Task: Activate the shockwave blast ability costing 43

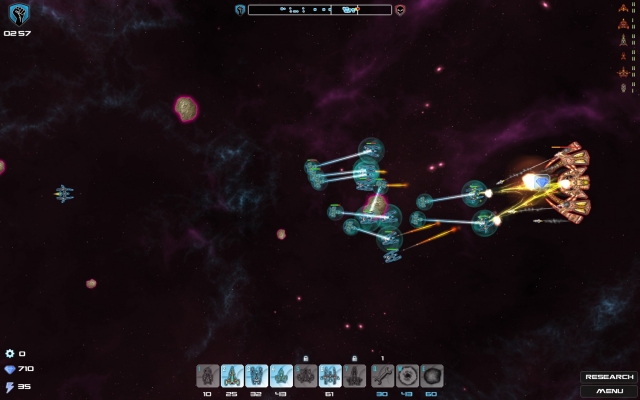Action: [x=407, y=376]
